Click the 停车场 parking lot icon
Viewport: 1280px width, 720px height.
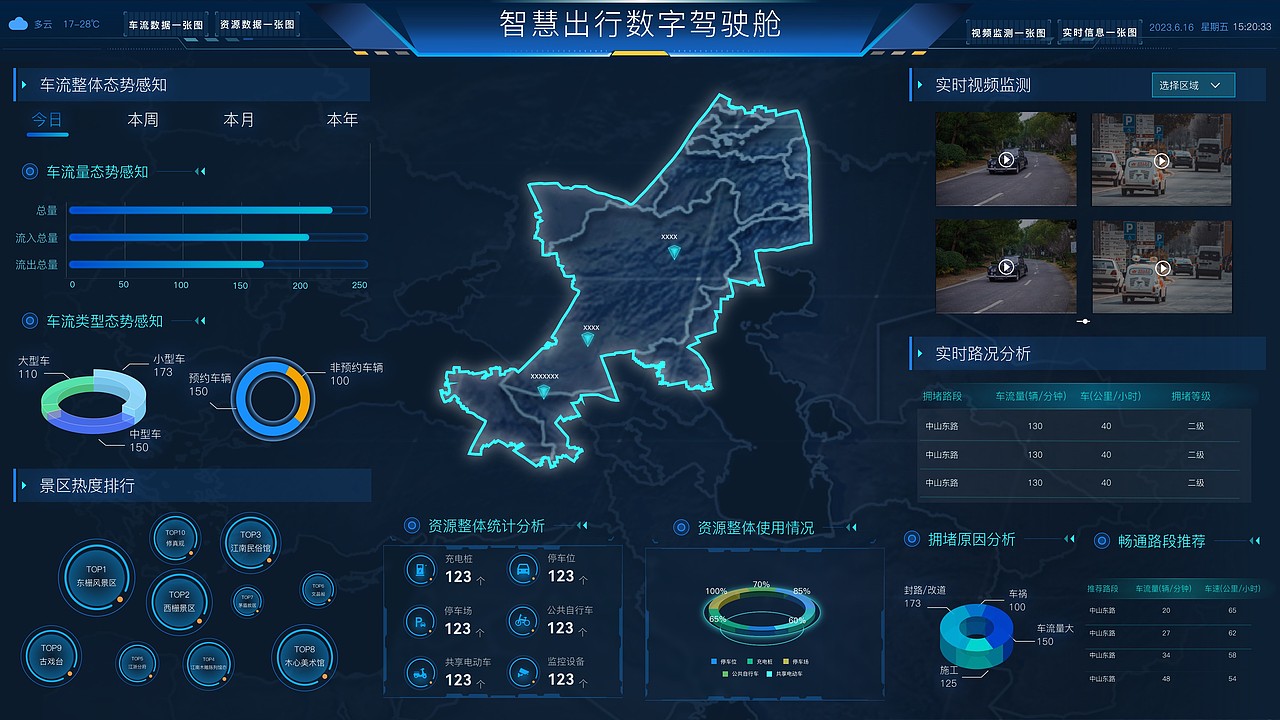tap(419, 621)
